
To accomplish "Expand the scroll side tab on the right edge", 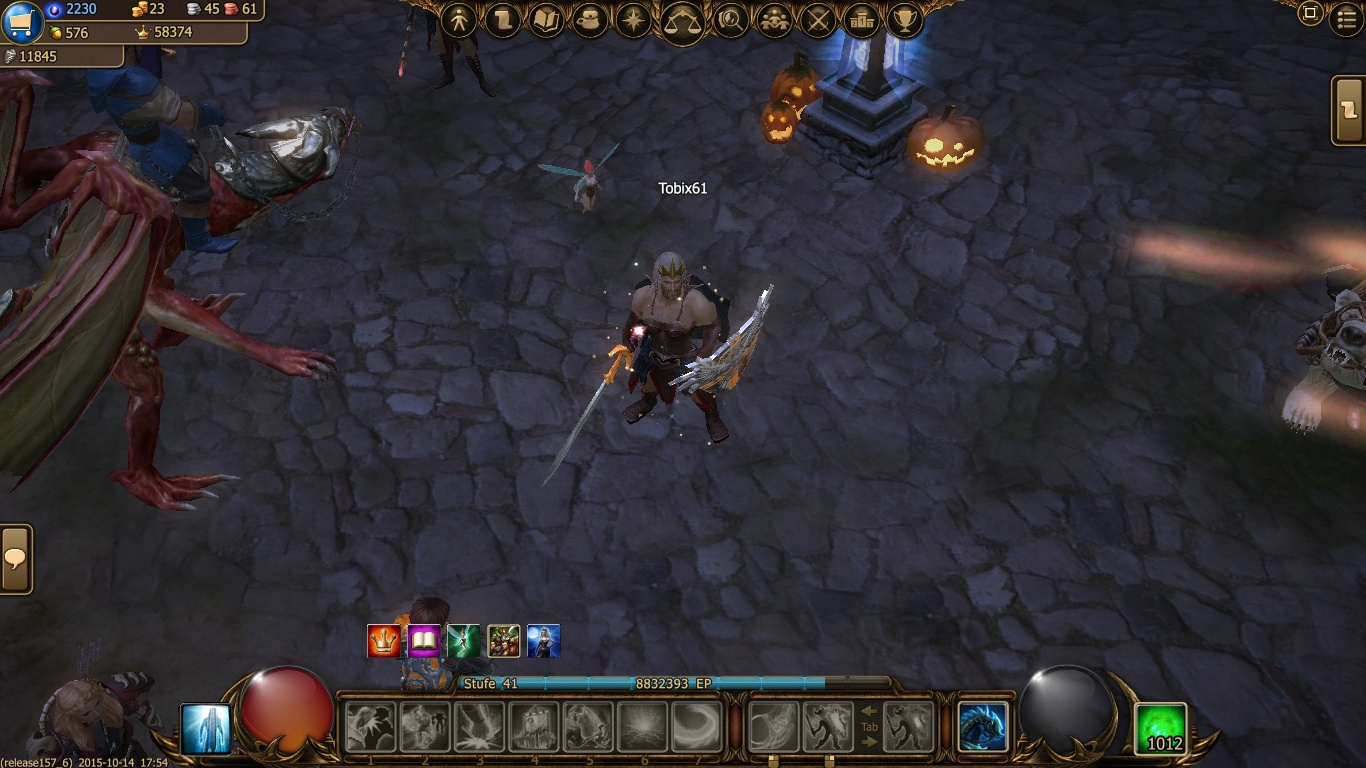I will click(x=1349, y=110).
